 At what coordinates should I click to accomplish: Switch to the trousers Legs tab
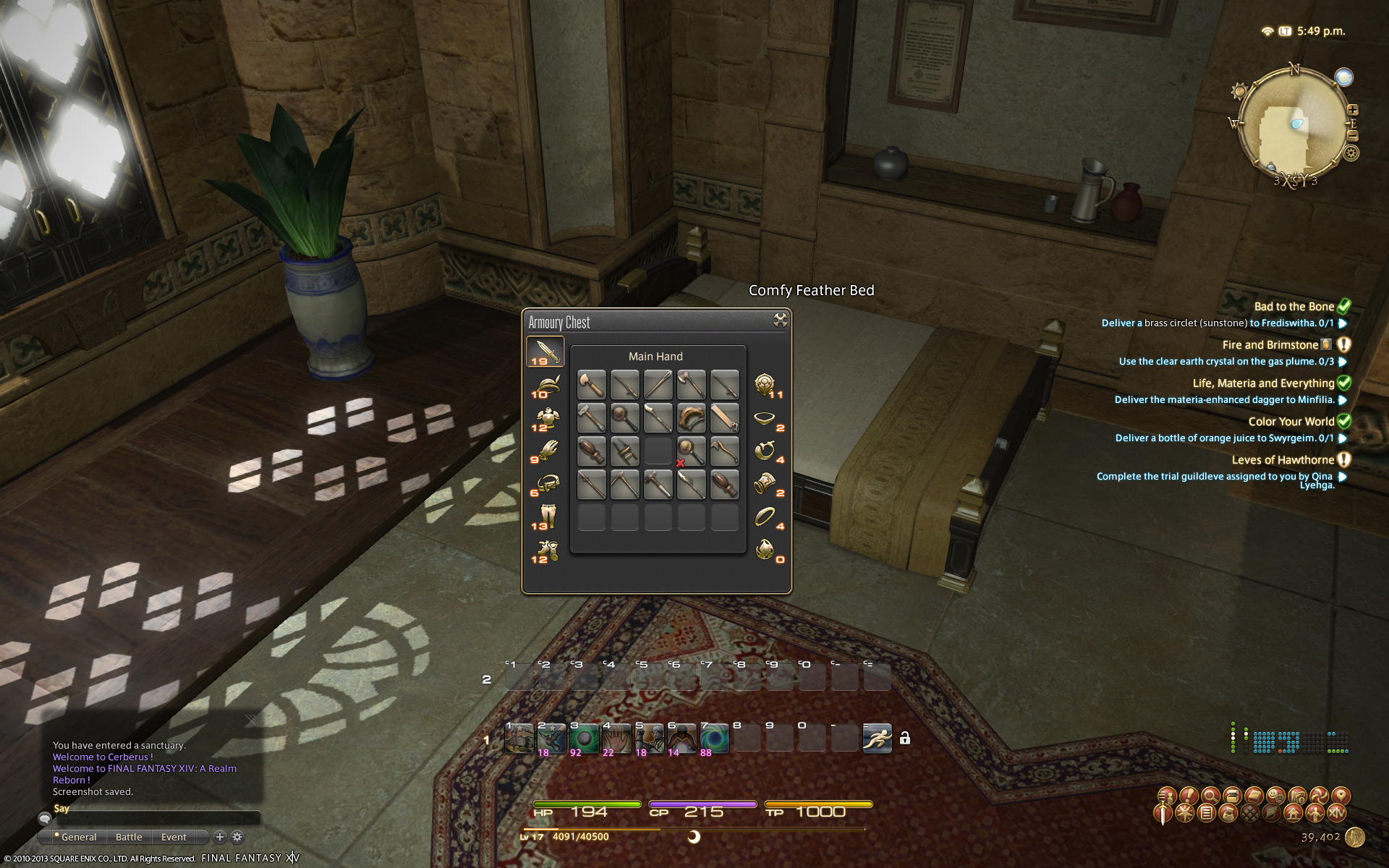(547, 516)
